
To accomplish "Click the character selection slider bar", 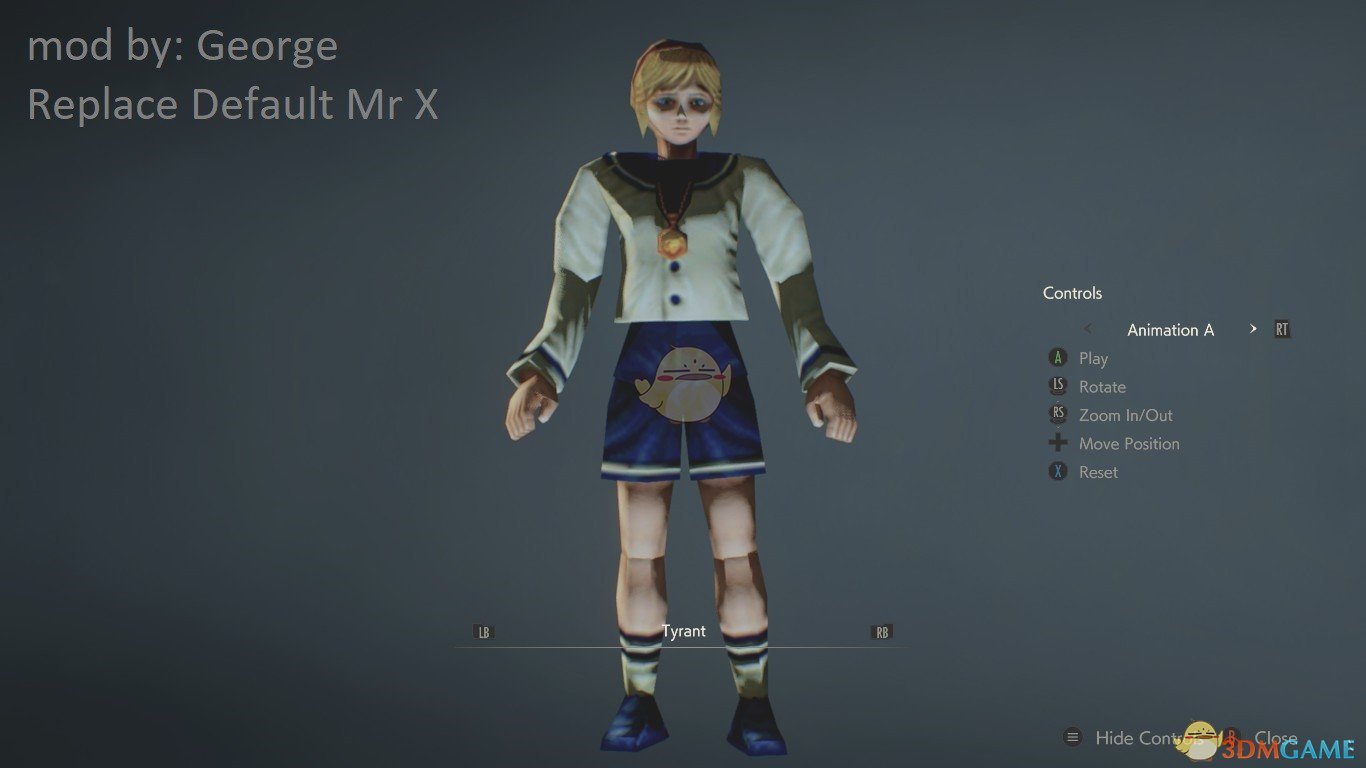I will click(683, 646).
